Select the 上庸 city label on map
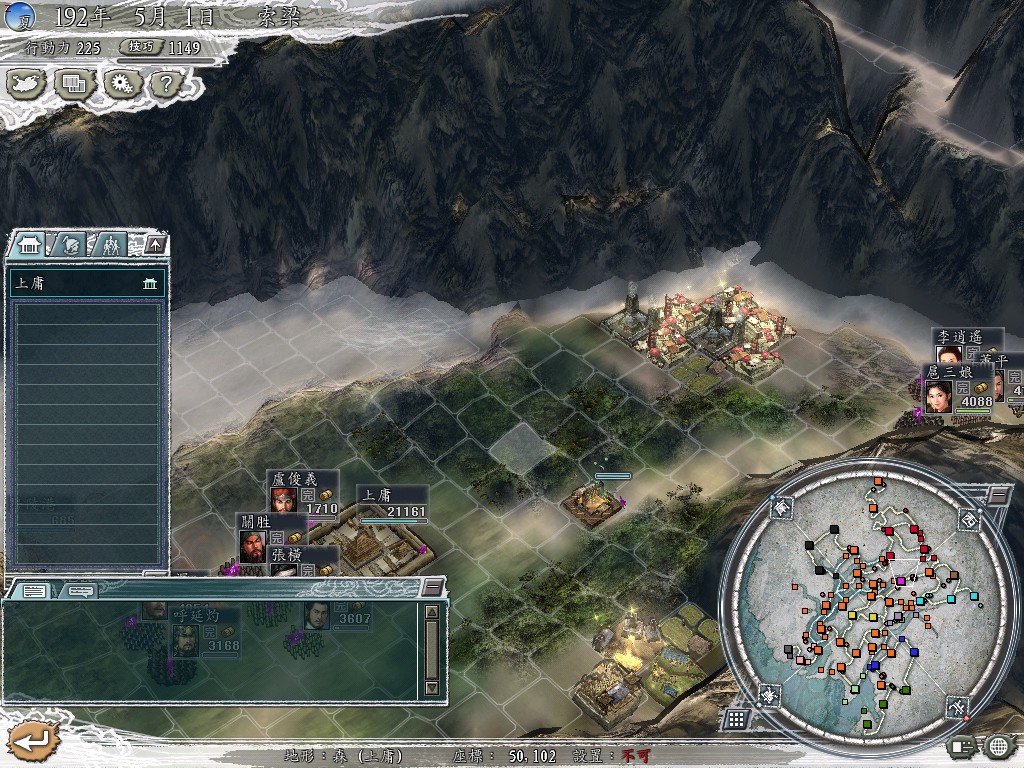 tap(392, 502)
